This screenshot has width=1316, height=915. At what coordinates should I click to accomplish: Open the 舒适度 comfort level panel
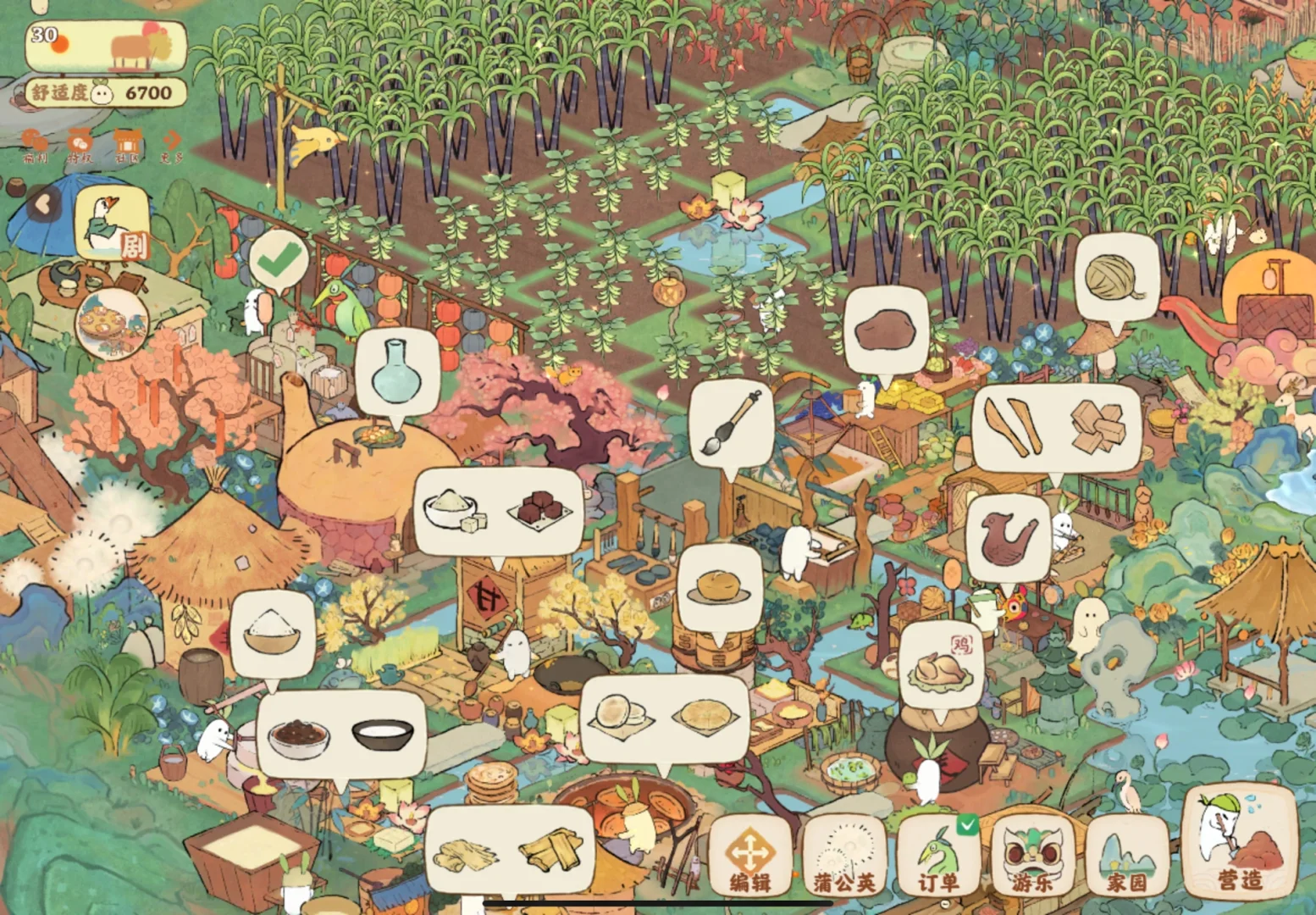pyautogui.click(x=105, y=92)
